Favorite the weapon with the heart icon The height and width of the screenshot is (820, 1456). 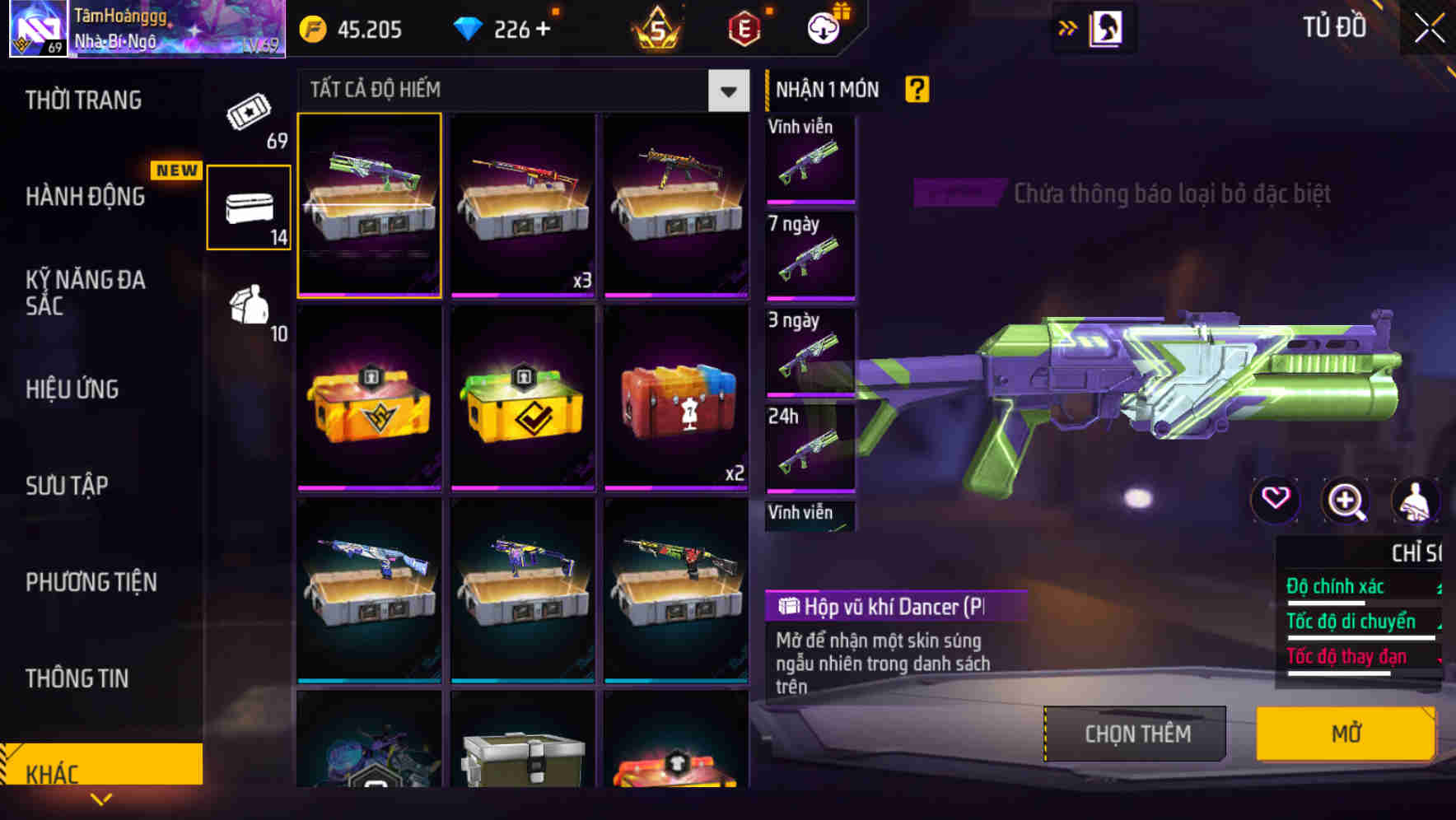1276,500
